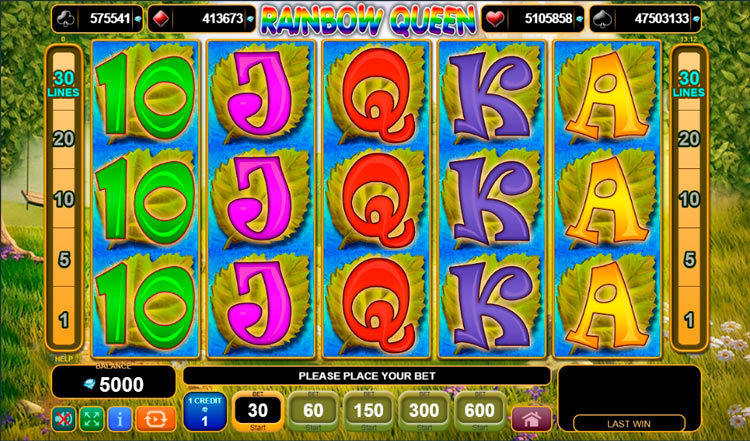Choose the 60 bet button
The width and height of the screenshot is (750, 441).
[313, 412]
